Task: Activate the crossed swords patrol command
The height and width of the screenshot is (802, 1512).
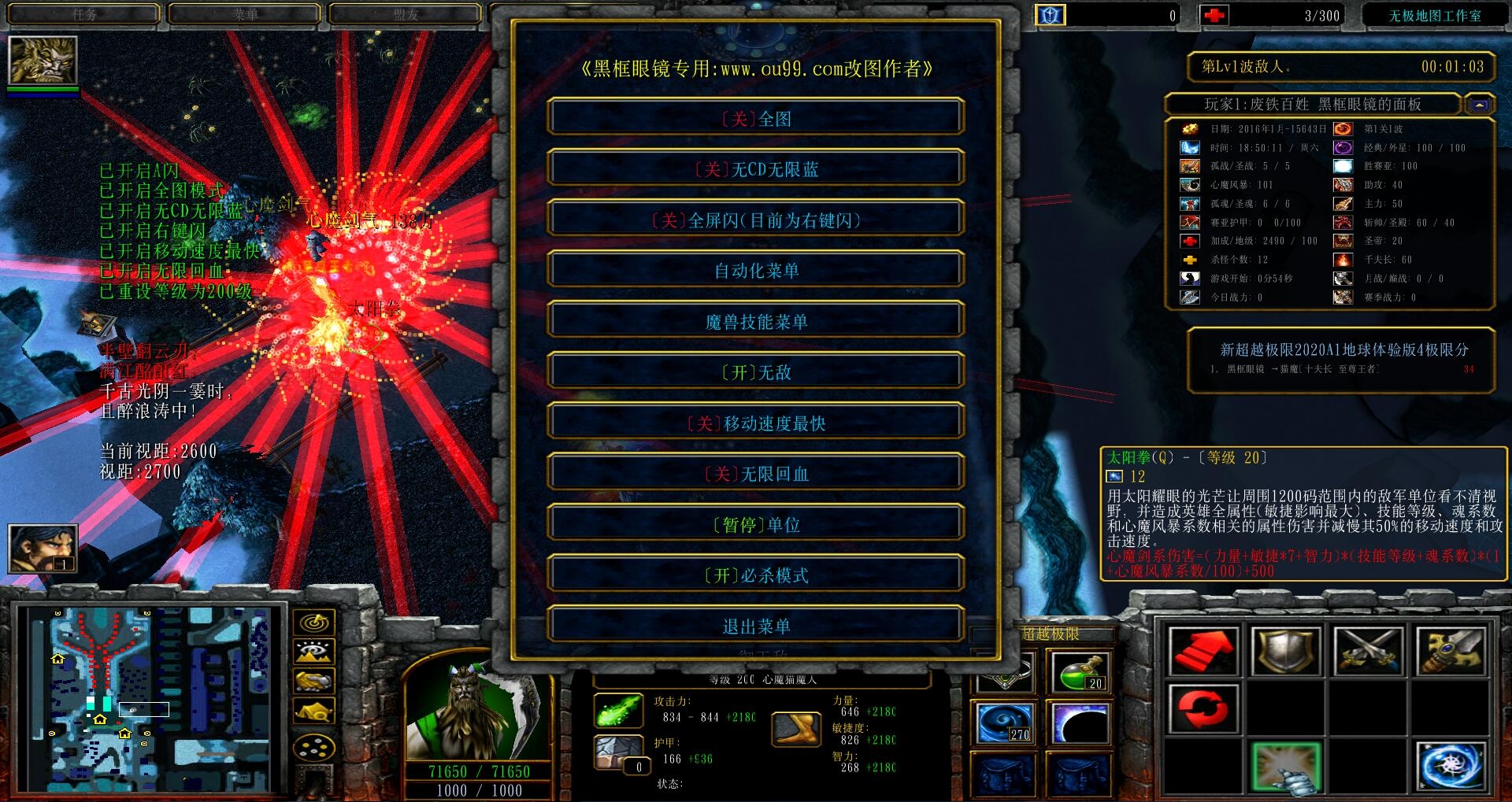Action: tap(1368, 652)
